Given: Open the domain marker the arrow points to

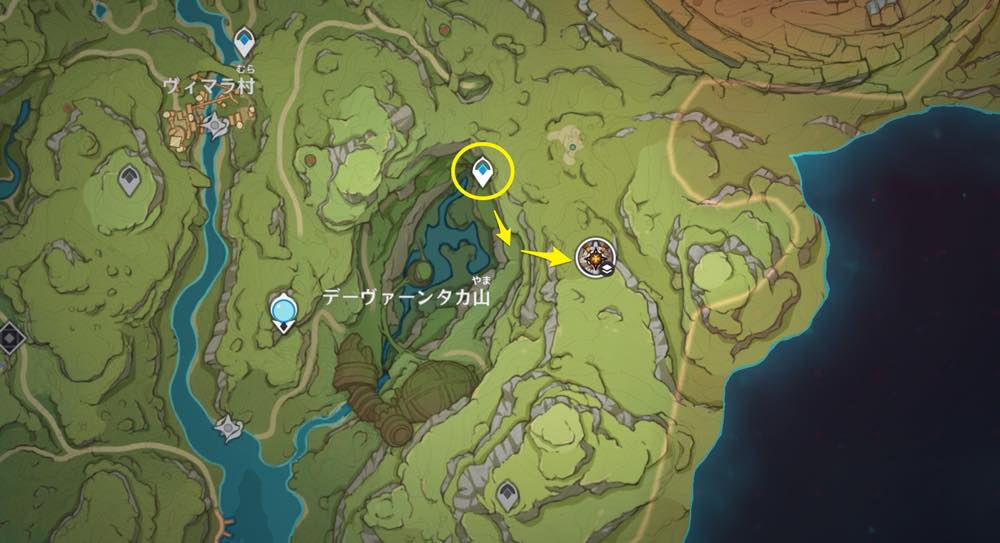Looking at the screenshot, I should pyautogui.click(x=595, y=259).
